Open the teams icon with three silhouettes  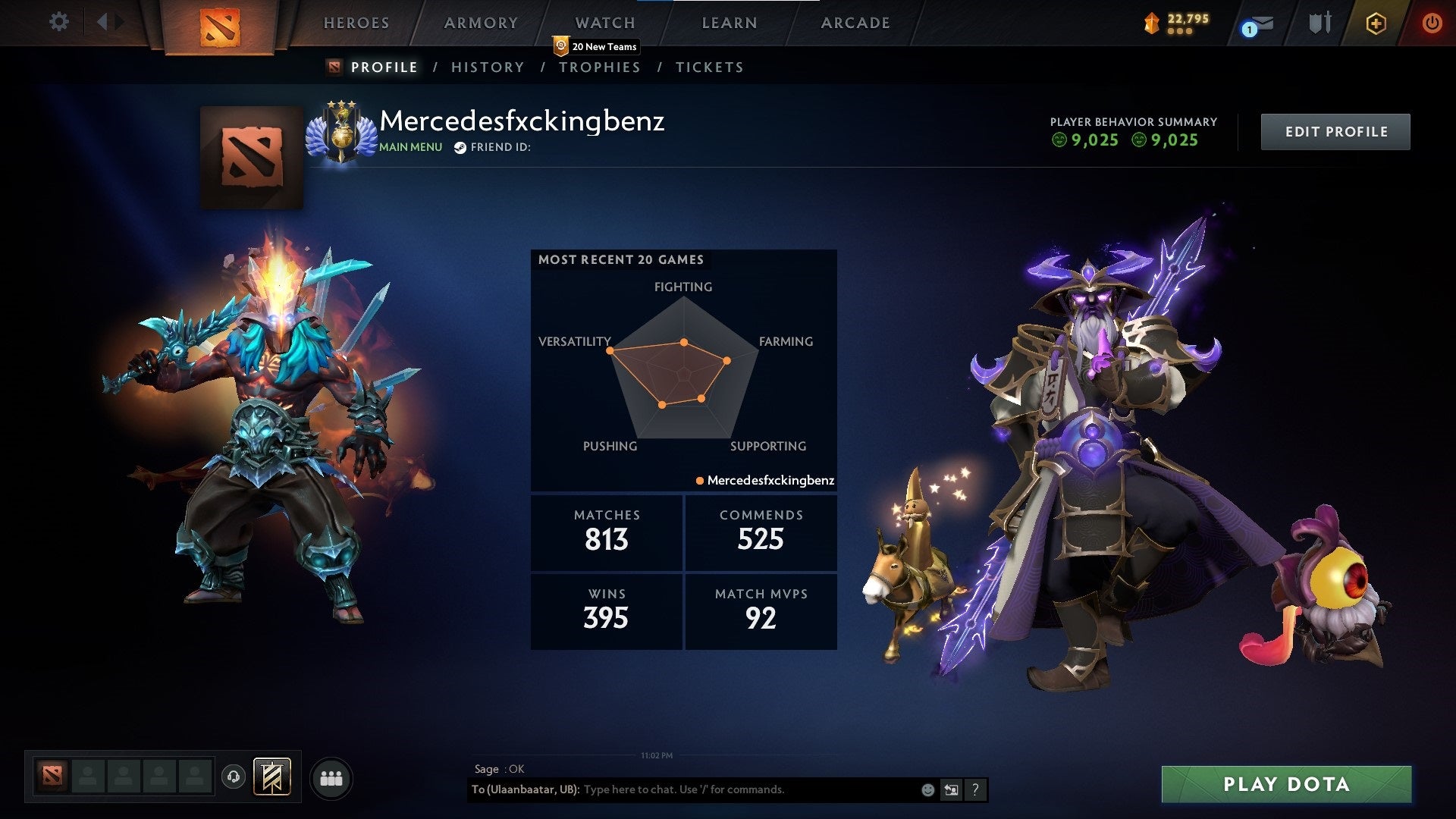331,777
